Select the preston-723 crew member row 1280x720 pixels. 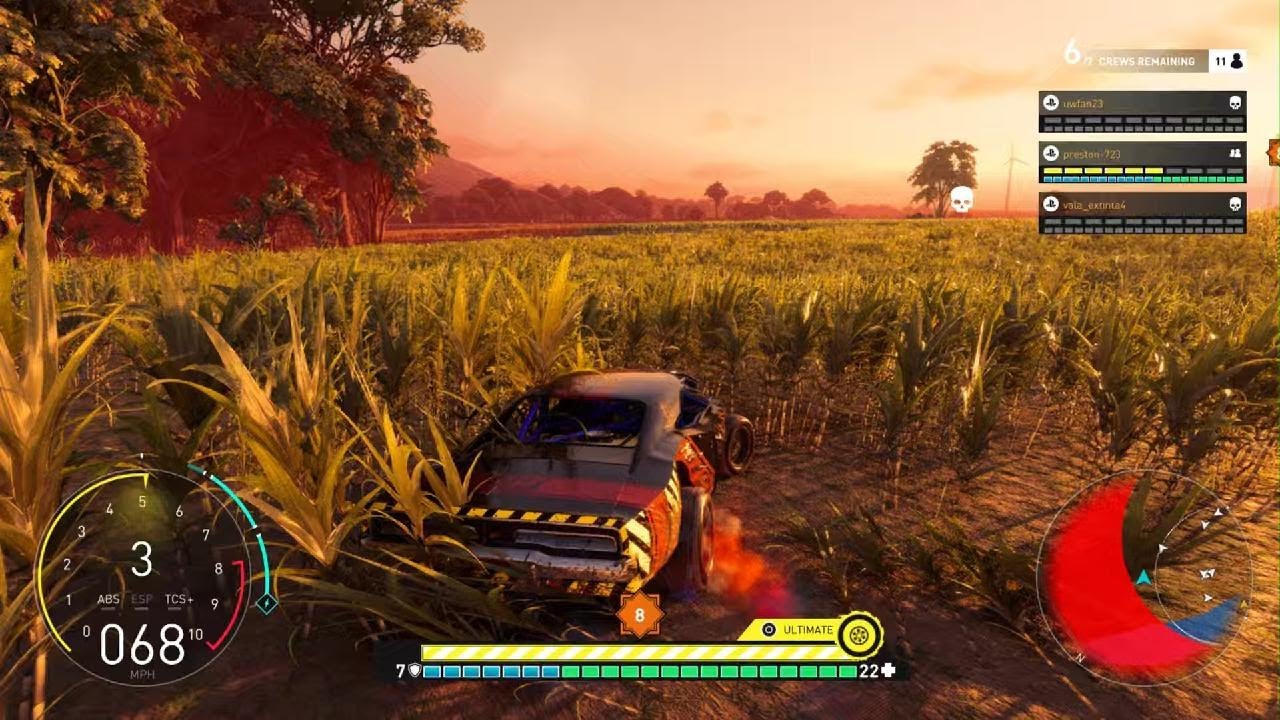point(1142,162)
